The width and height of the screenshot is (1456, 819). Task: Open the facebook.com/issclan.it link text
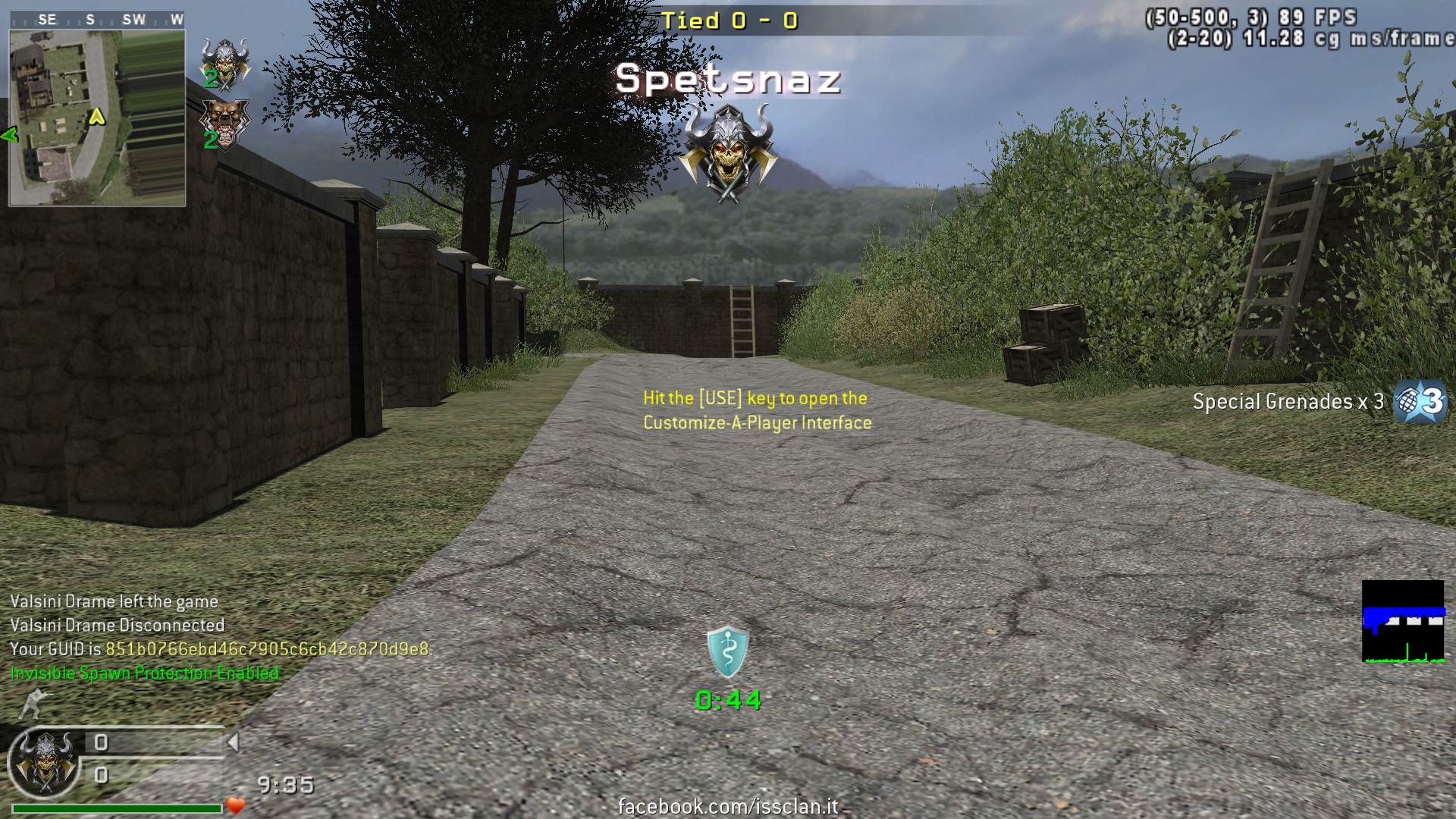[728, 806]
